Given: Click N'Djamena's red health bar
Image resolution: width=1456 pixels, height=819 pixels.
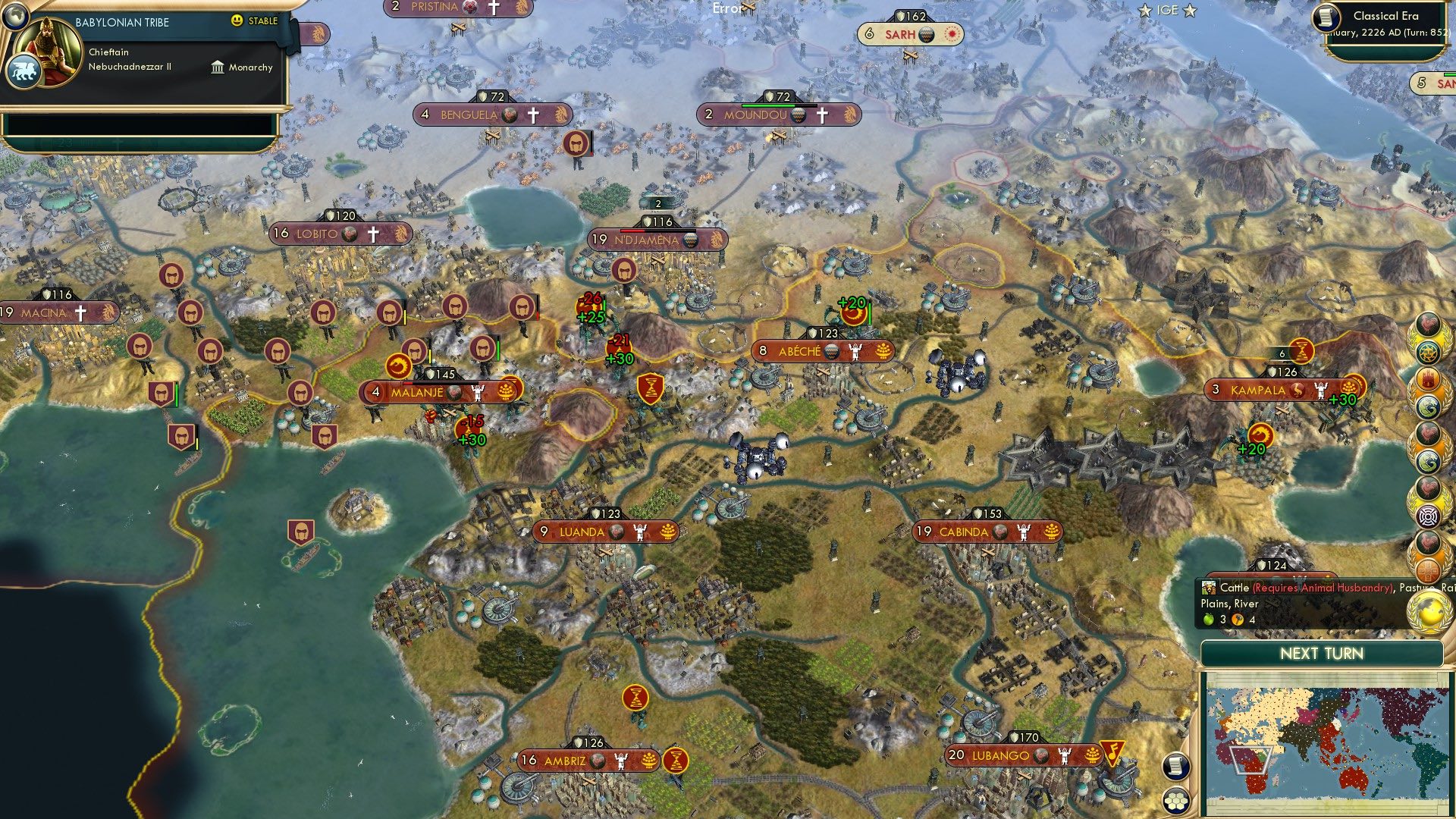Looking at the screenshot, I should point(631,231).
